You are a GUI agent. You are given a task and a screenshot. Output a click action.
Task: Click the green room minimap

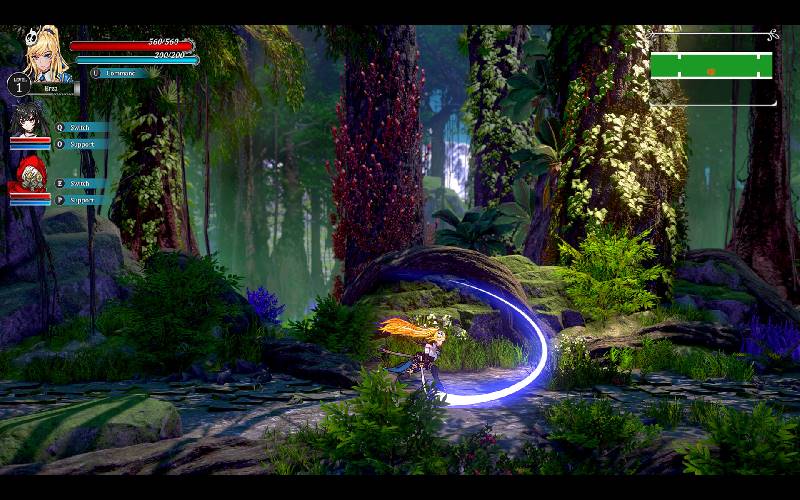tap(711, 66)
